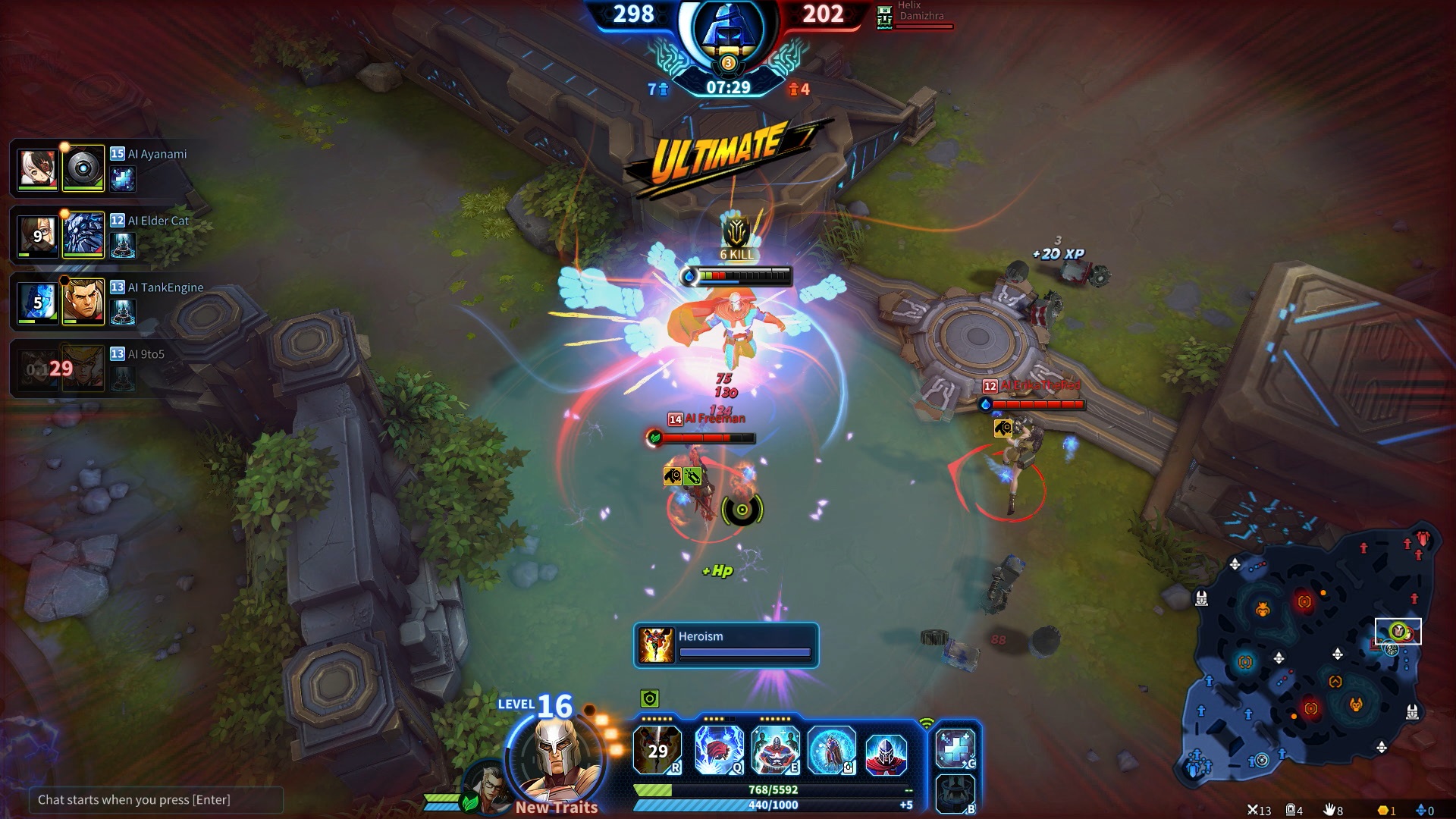The image size is (1456, 819).
Task: Activate the recall ability (B)
Action: coord(955,793)
